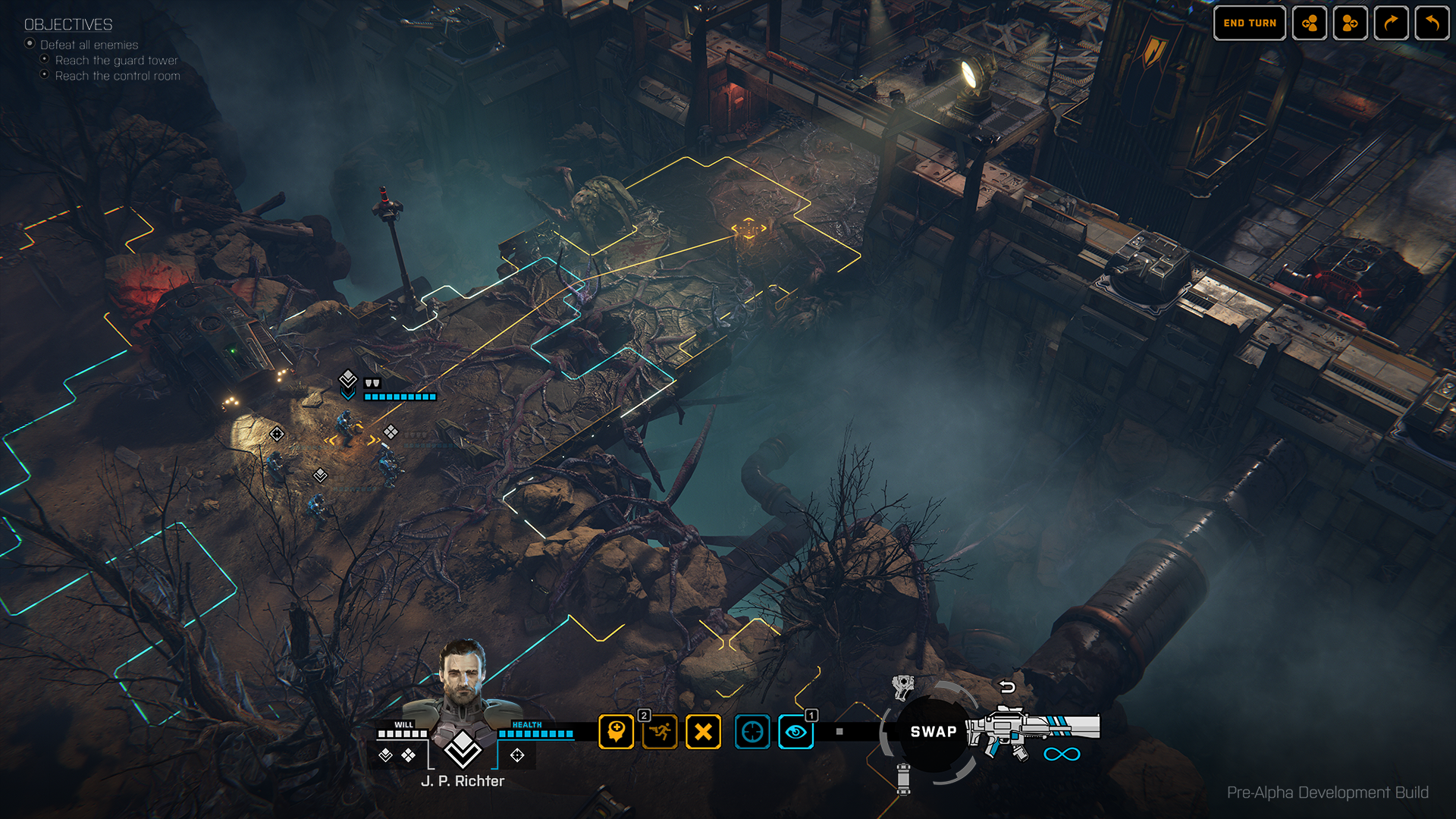Select the previous squad member

1310,23
